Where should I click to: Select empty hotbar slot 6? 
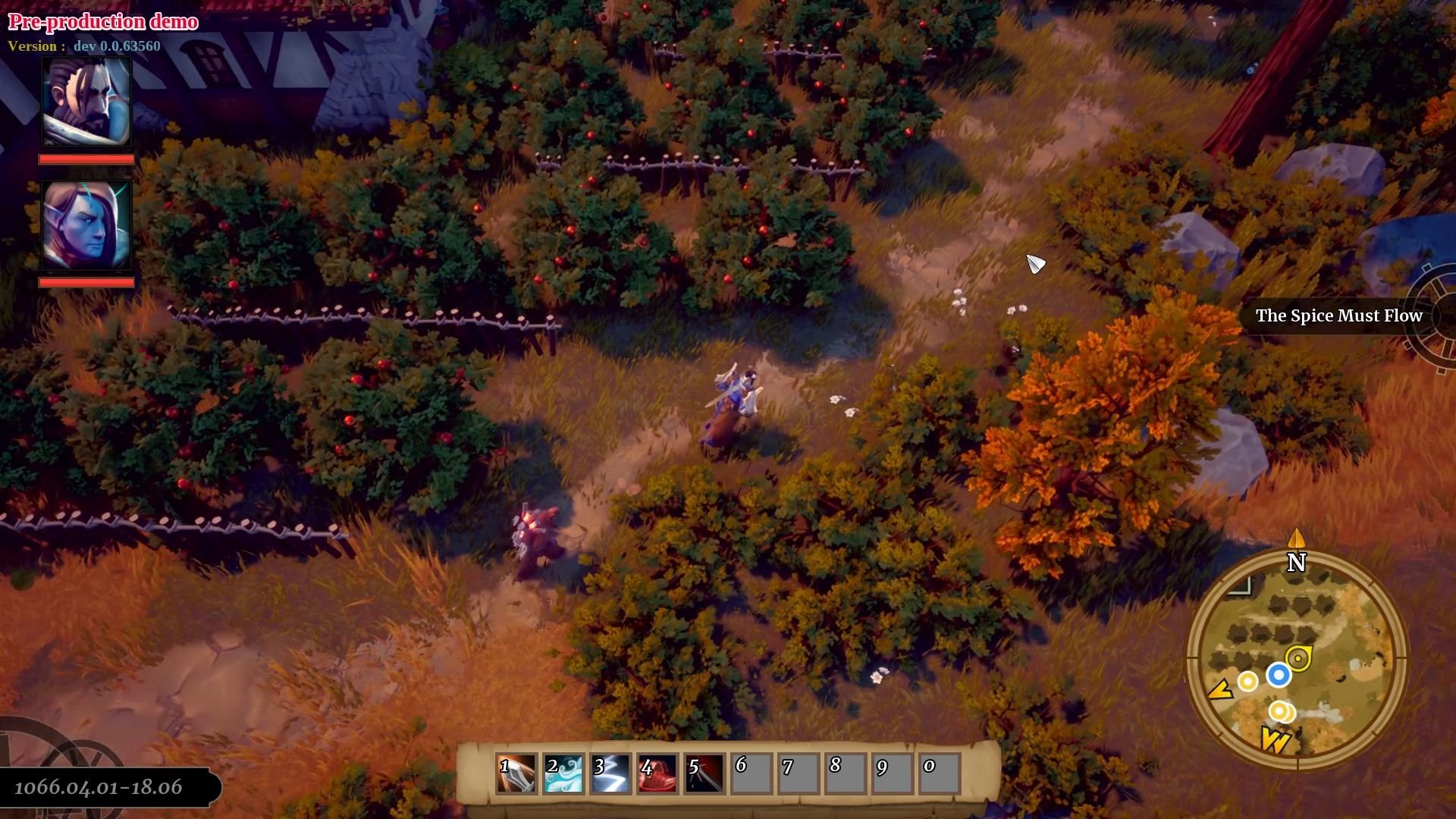pos(752,773)
